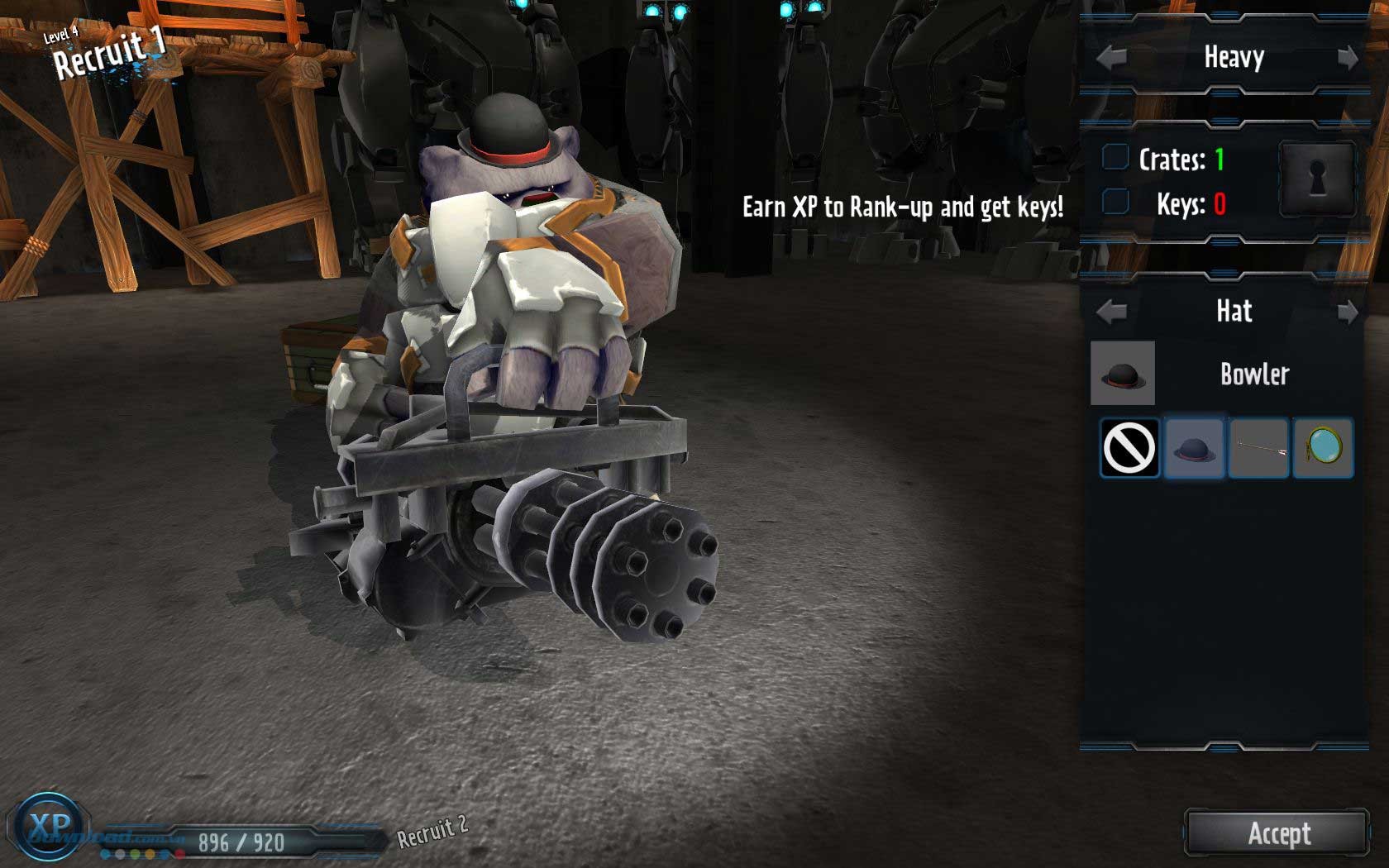Viewport: 1389px width, 868px height.
Task: Choose the gold monocle item slot
Action: [x=1323, y=448]
